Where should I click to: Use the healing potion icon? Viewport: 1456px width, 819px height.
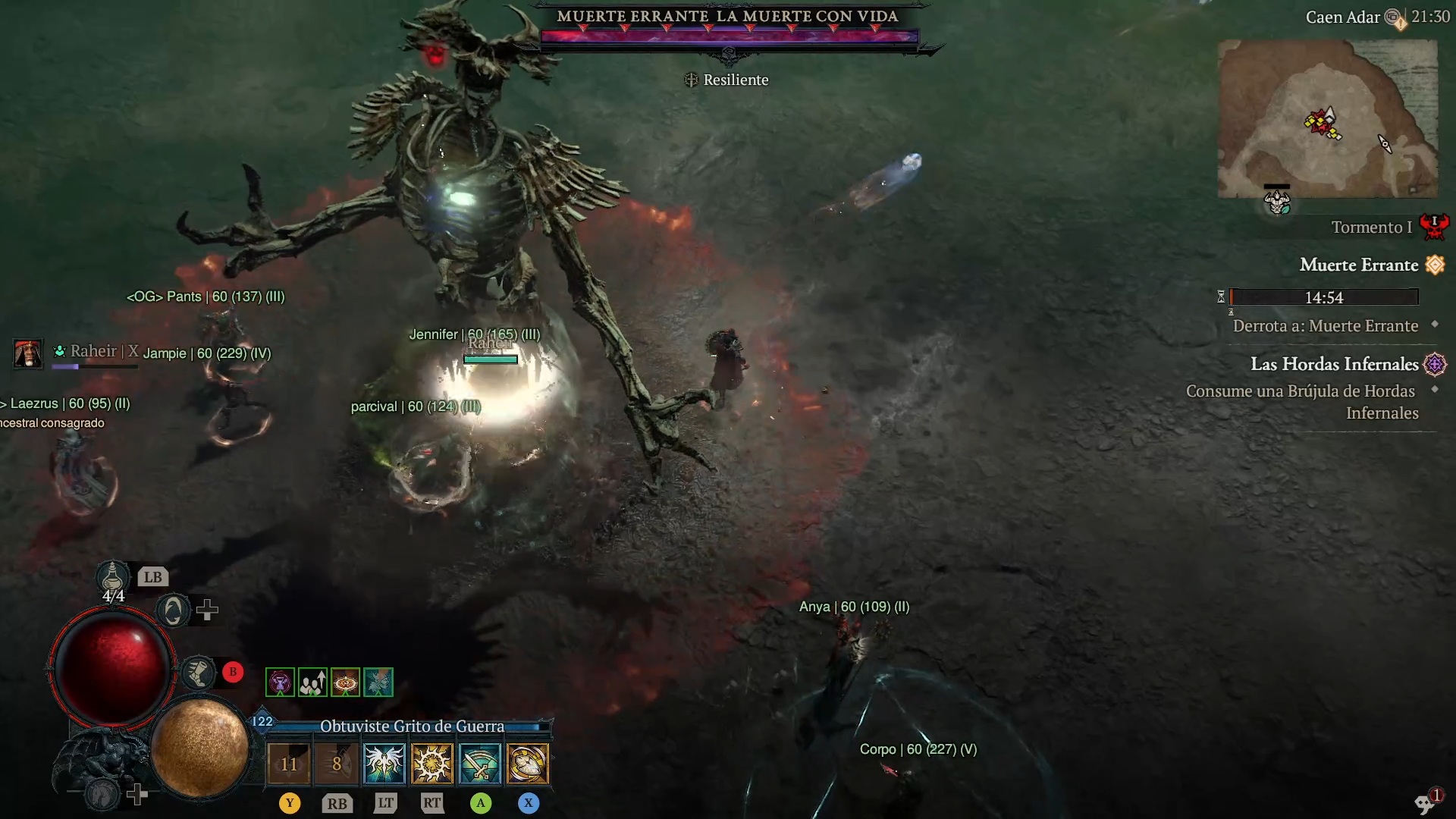point(113,577)
